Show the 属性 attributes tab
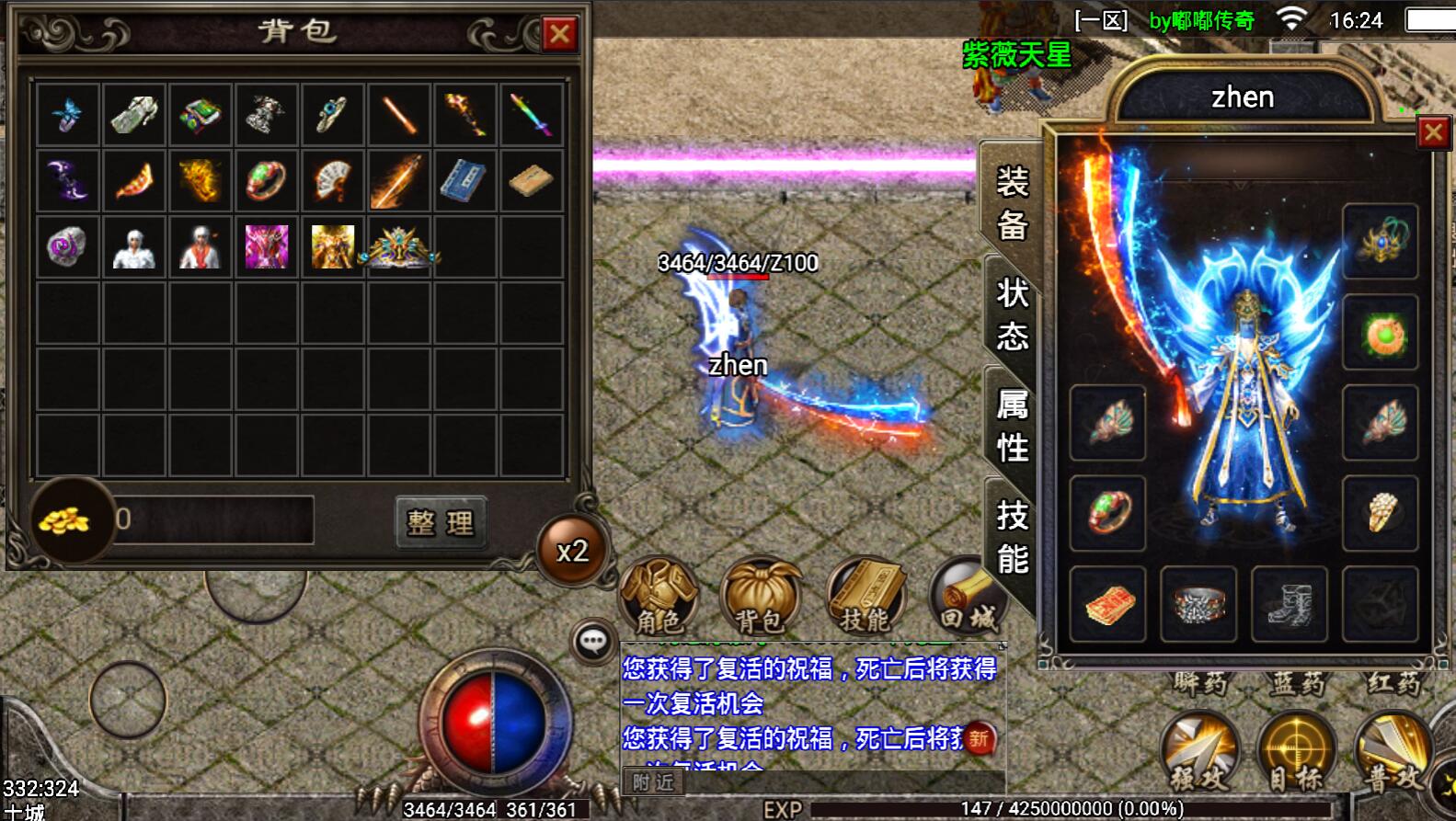 pos(1012,425)
